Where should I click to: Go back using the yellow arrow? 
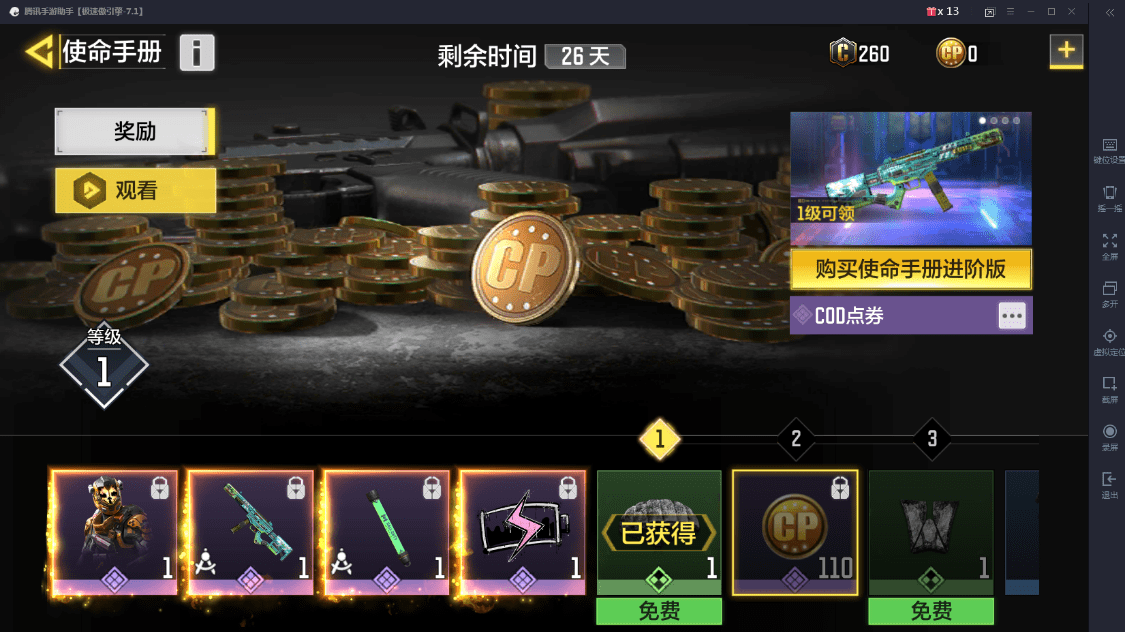(x=40, y=52)
